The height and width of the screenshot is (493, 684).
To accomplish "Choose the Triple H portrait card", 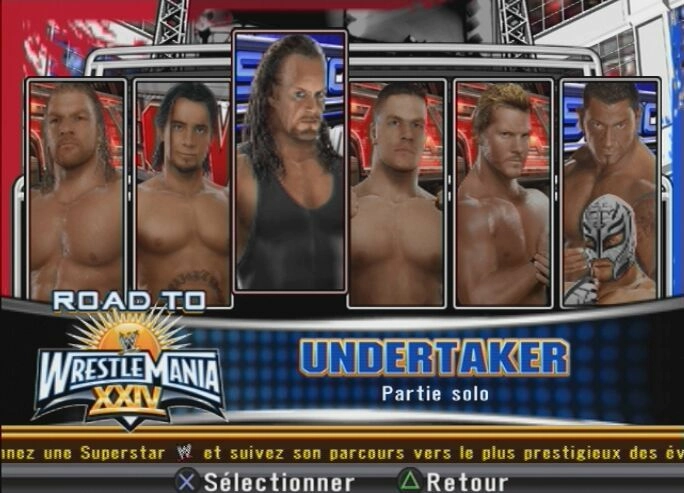I will point(77,190).
